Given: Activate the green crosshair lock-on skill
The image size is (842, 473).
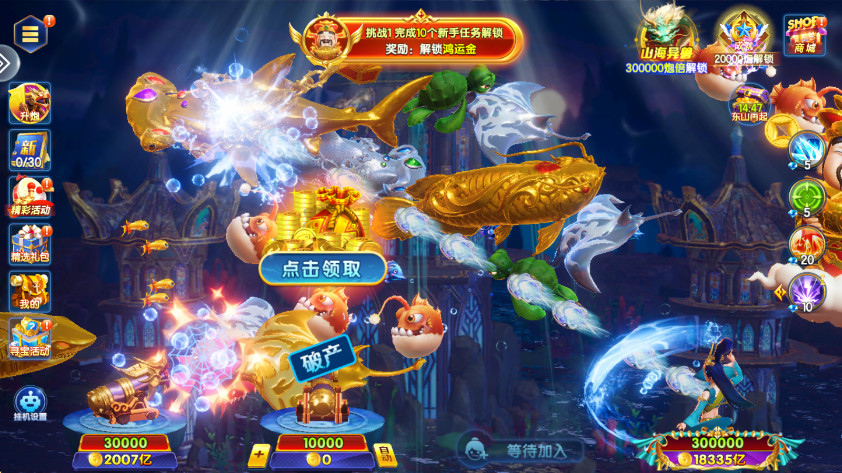Looking at the screenshot, I should click(x=807, y=196).
